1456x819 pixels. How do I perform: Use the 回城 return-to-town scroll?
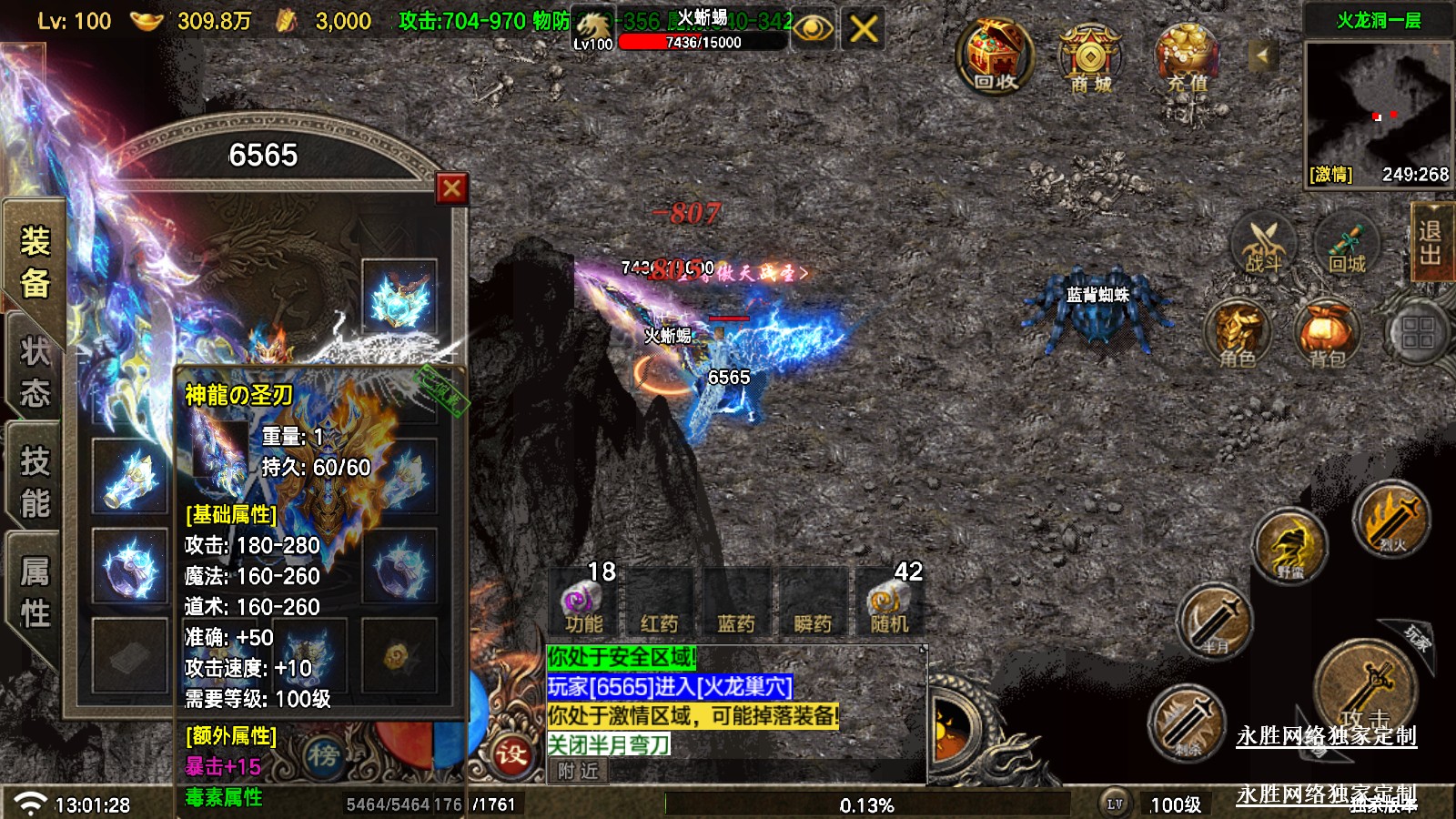1347,244
